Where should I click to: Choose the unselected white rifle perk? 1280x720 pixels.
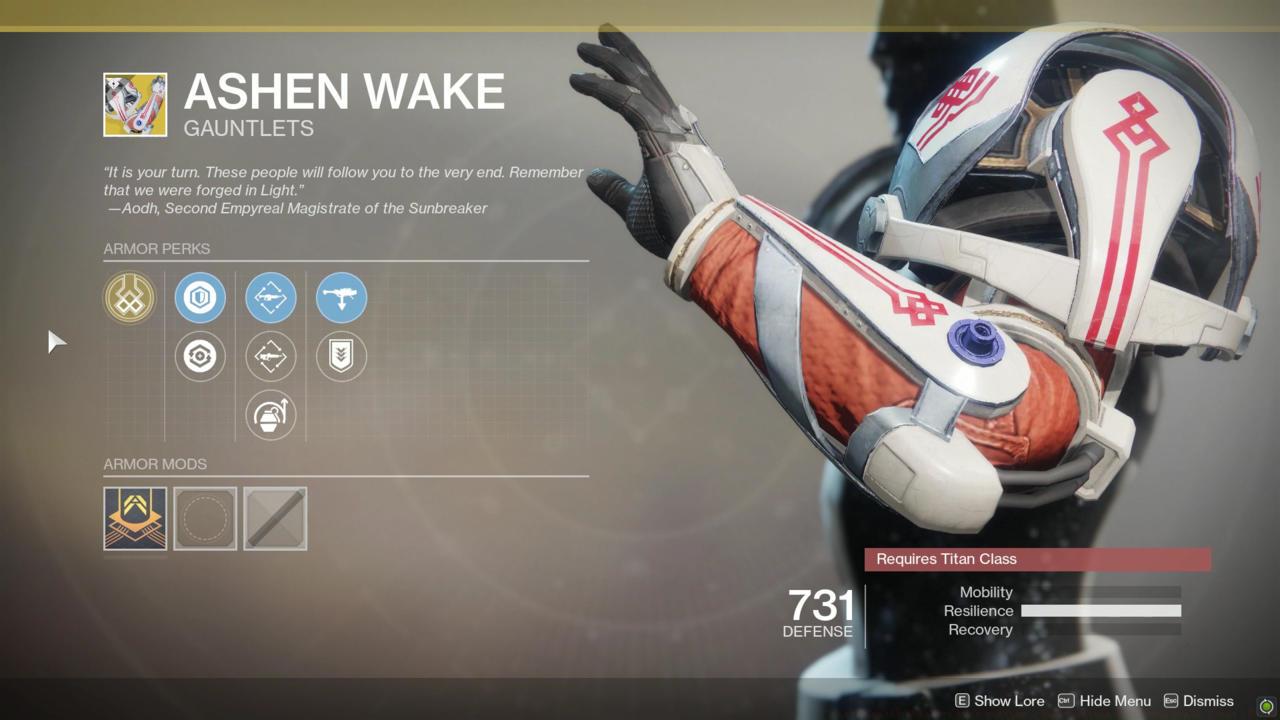[271, 357]
